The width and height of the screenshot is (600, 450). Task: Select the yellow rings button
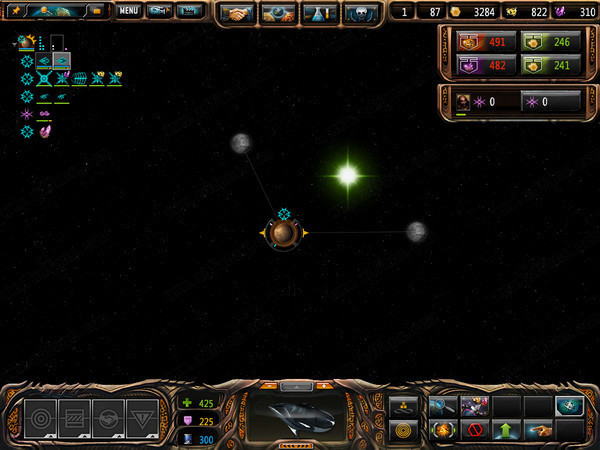pyautogui.click(x=405, y=431)
